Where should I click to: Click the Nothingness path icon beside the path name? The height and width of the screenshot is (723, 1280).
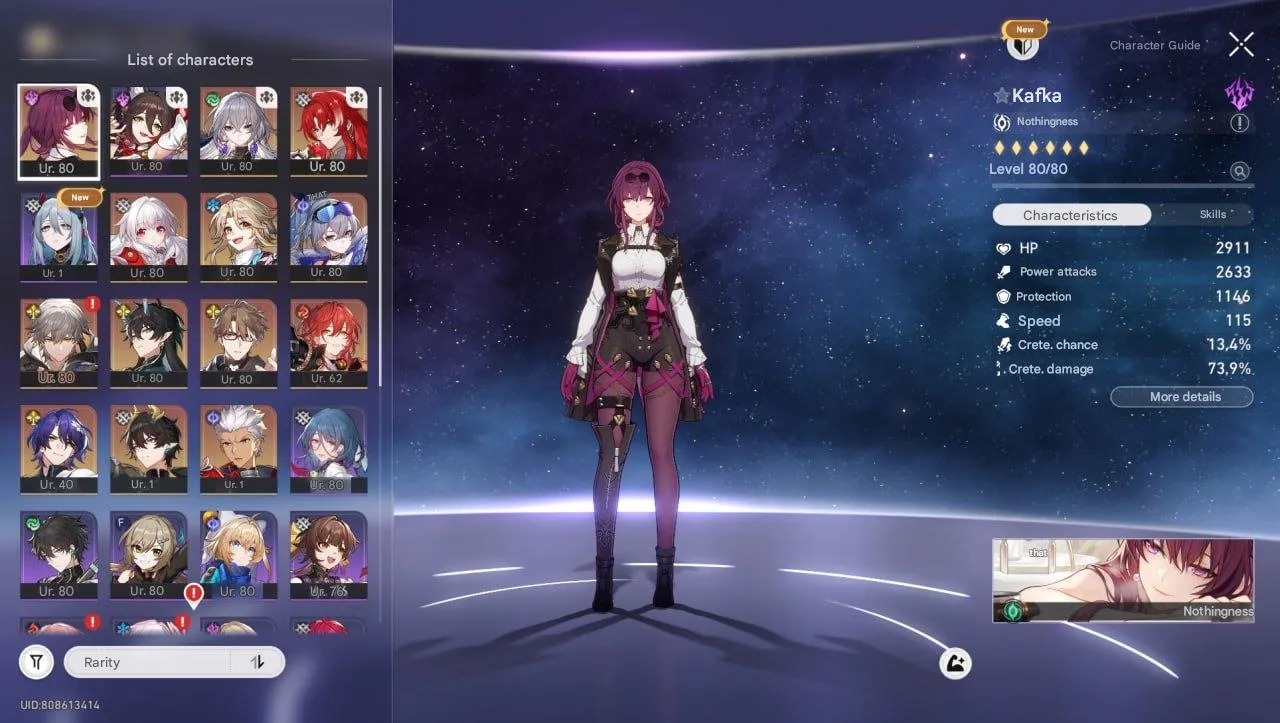[1004, 121]
